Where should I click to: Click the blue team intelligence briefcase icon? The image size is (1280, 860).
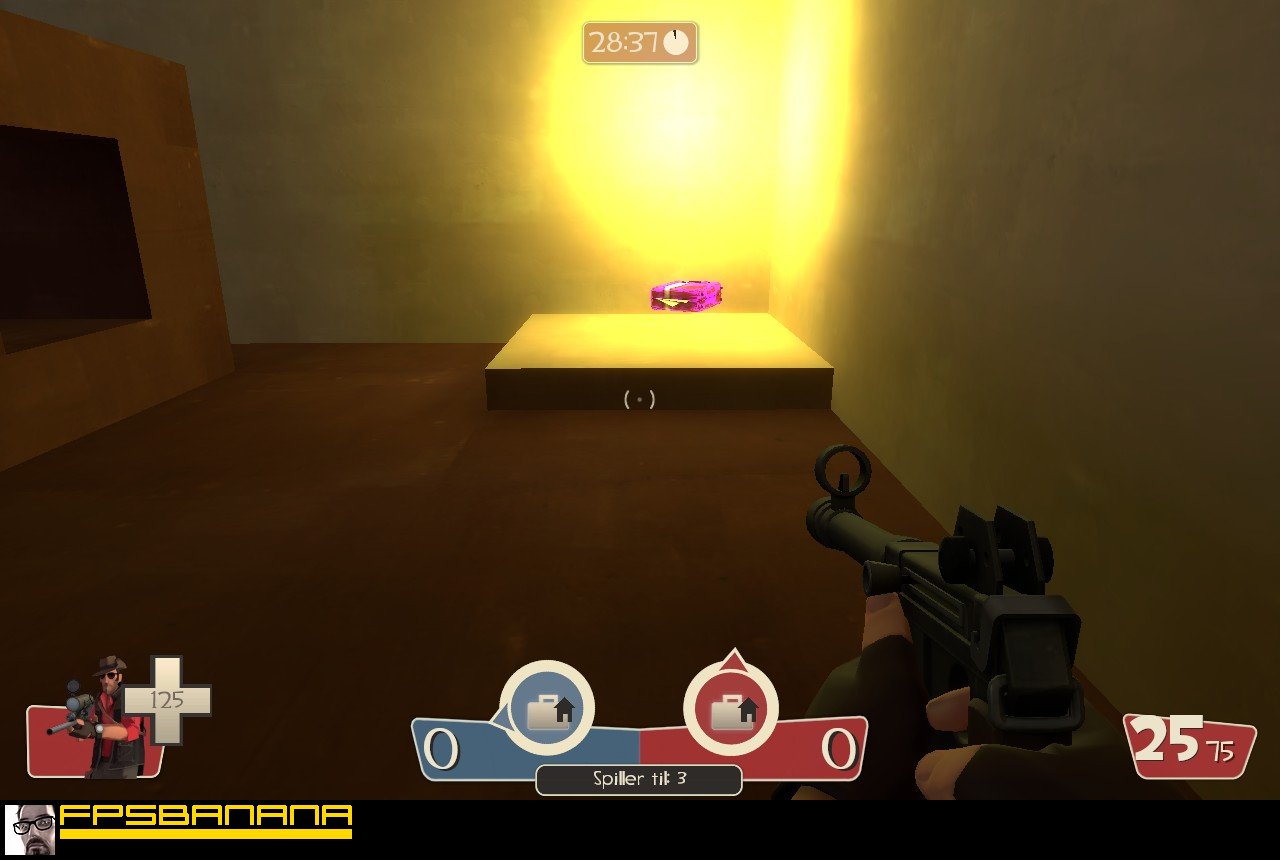(x=546, y=709)
